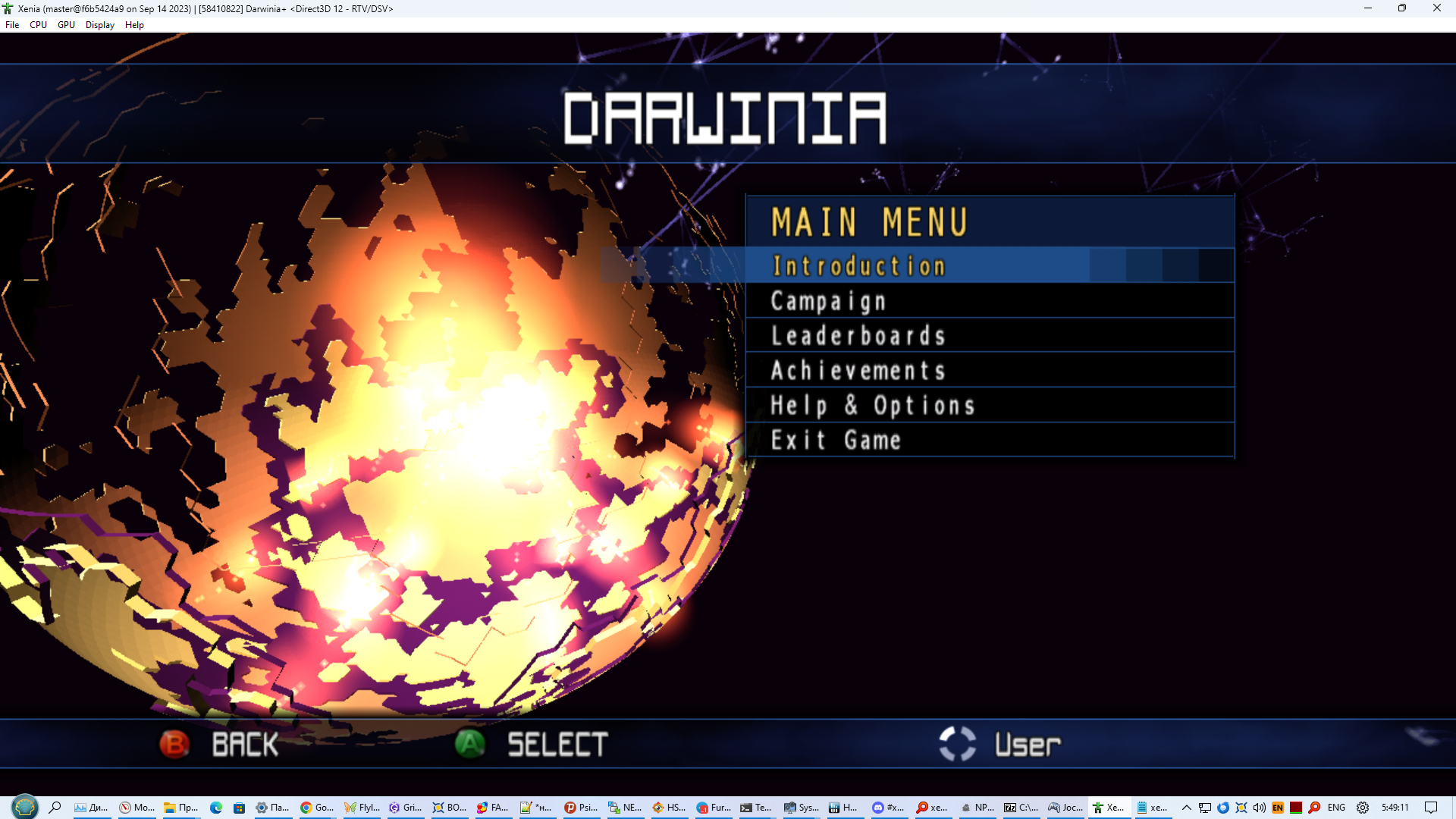This screenshot has width=1456, height=819.
Task: Select Campaign from the main menu
Action: tap(828, 300)
